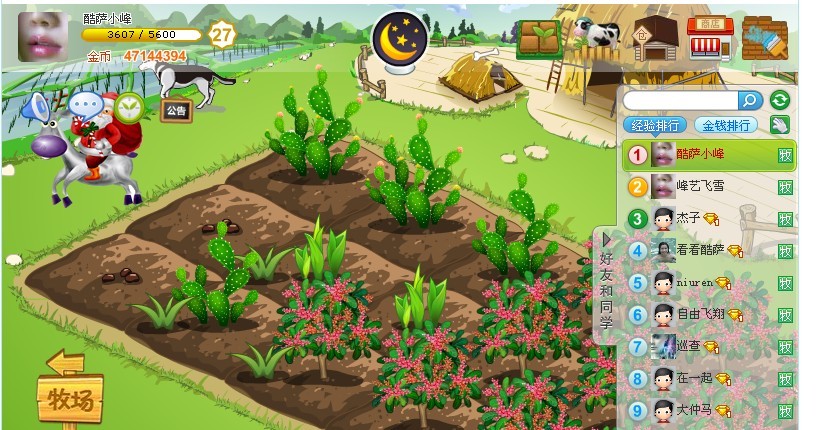Viewport: 816px width, 430px height.
Task: Click the magnifier search button
Action: (x=750, y=100)
